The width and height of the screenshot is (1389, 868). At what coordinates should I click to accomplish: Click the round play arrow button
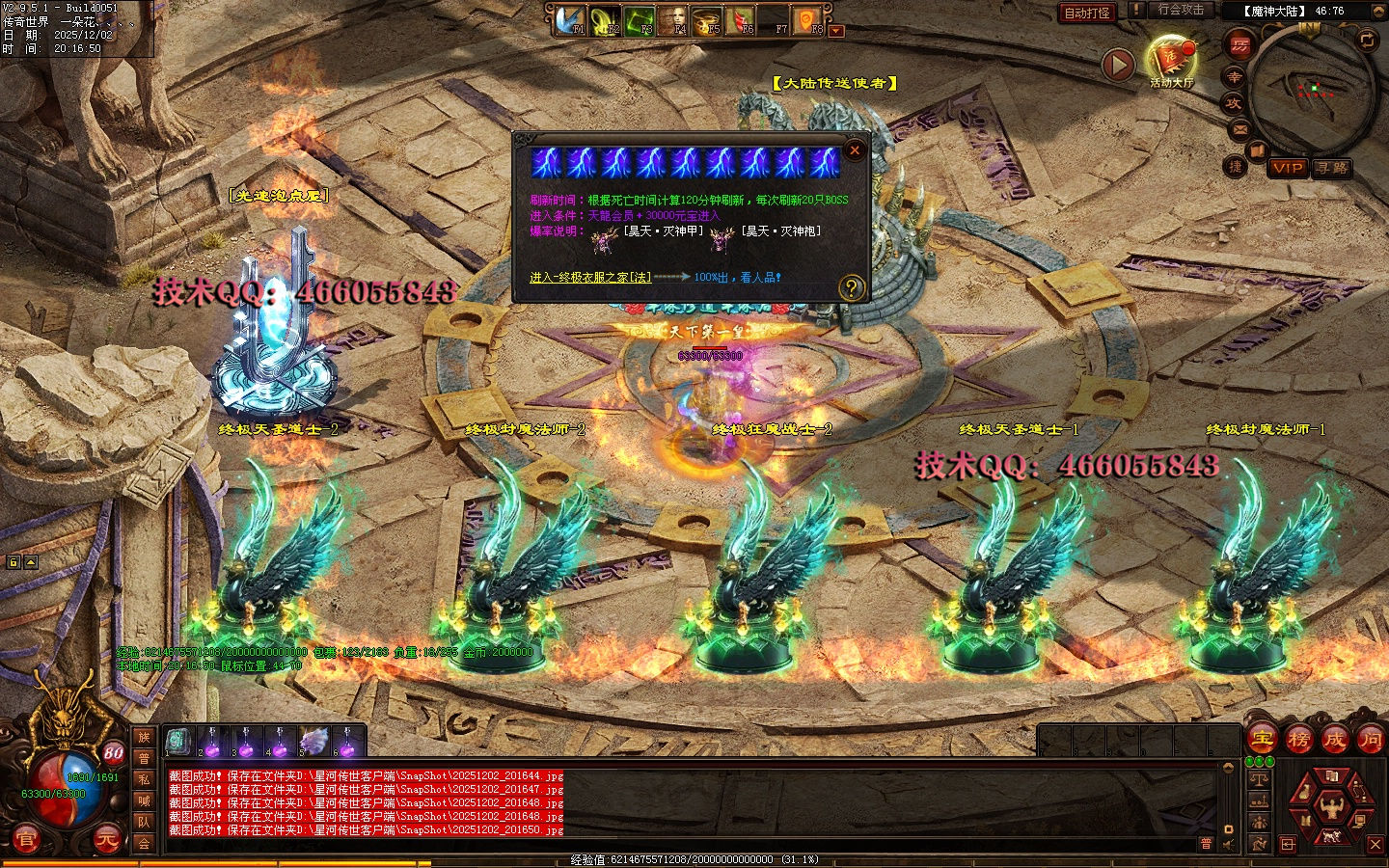(1118, 66)
